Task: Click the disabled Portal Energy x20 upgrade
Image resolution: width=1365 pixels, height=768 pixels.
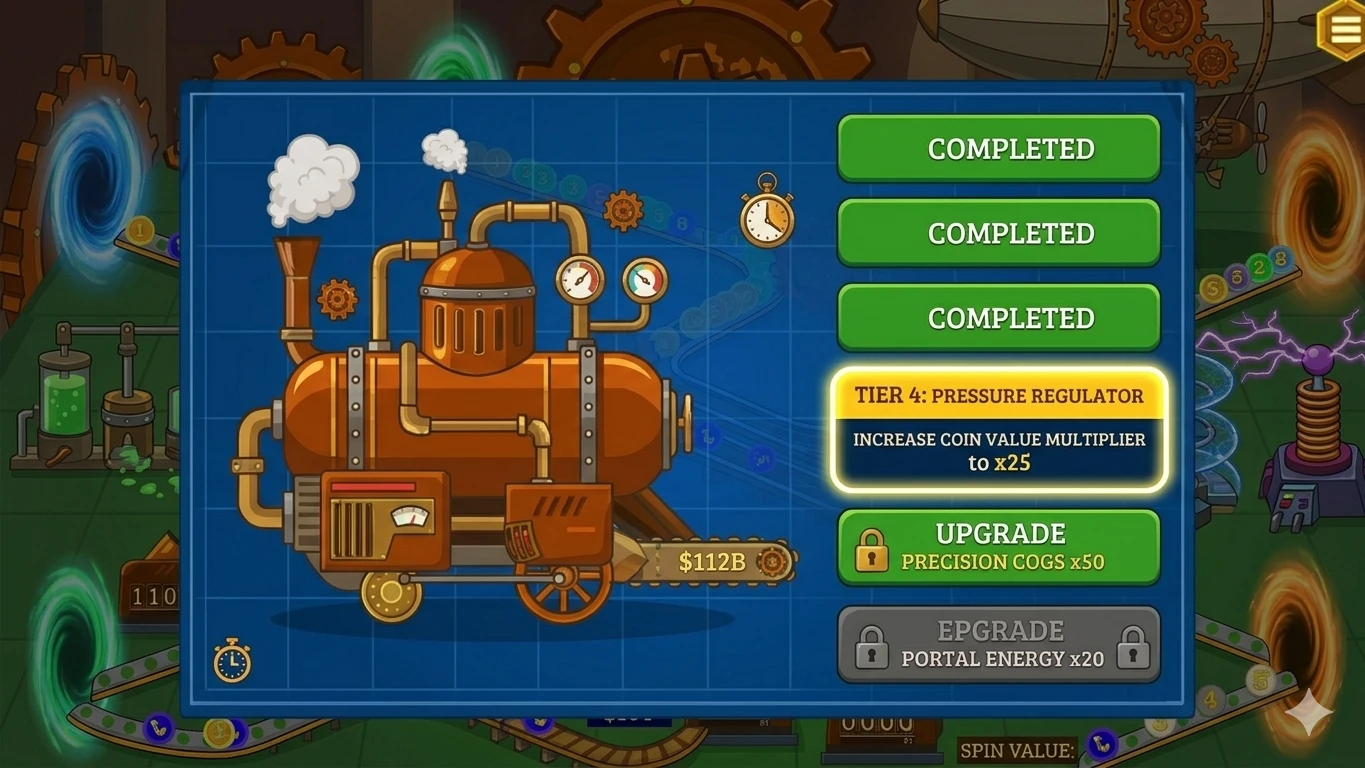Action: coord(998,644)
